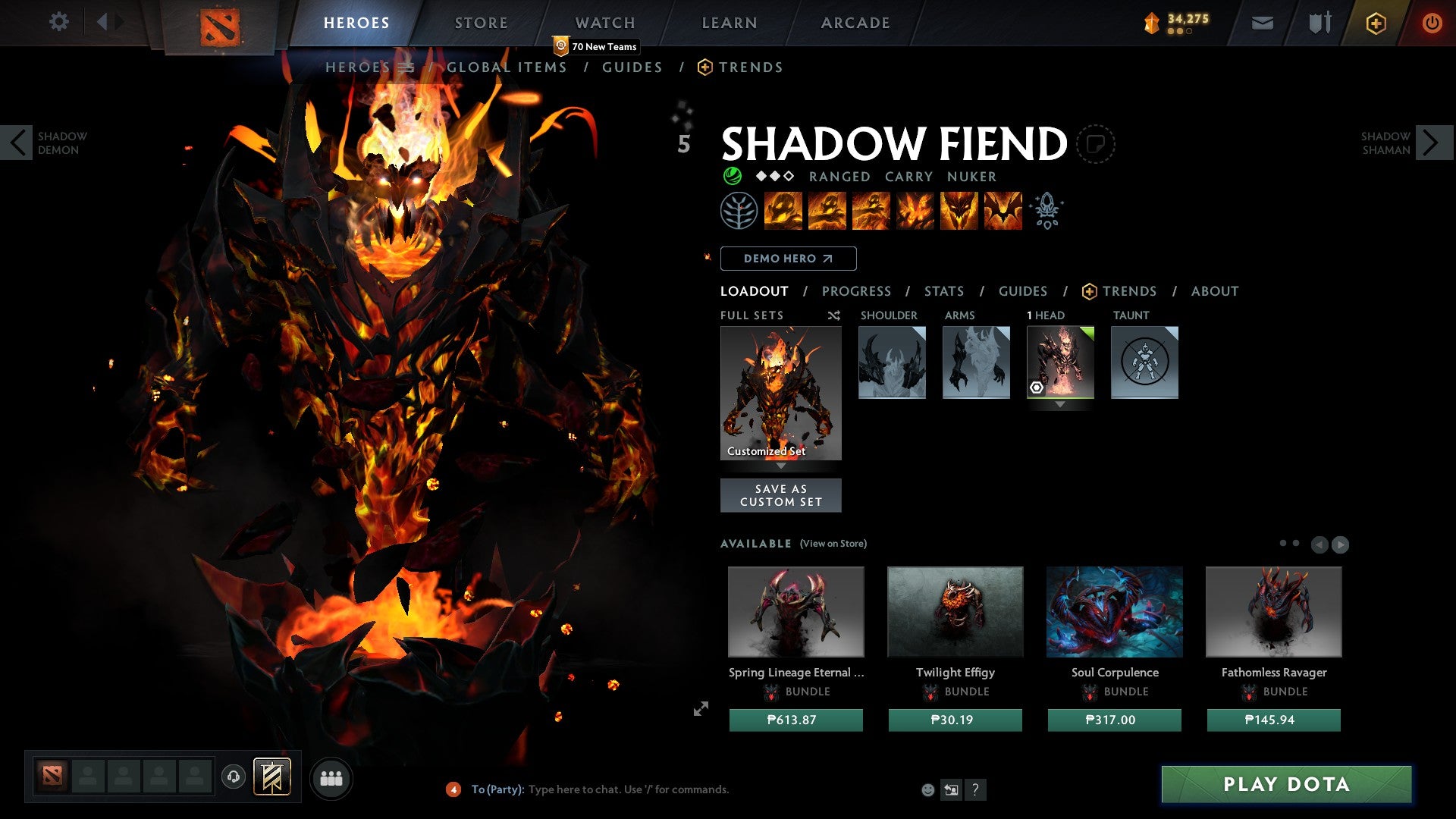Select the Twilight Effigy bundle thumbnail
1456x819 pixels.
click(x=955, y=611)
